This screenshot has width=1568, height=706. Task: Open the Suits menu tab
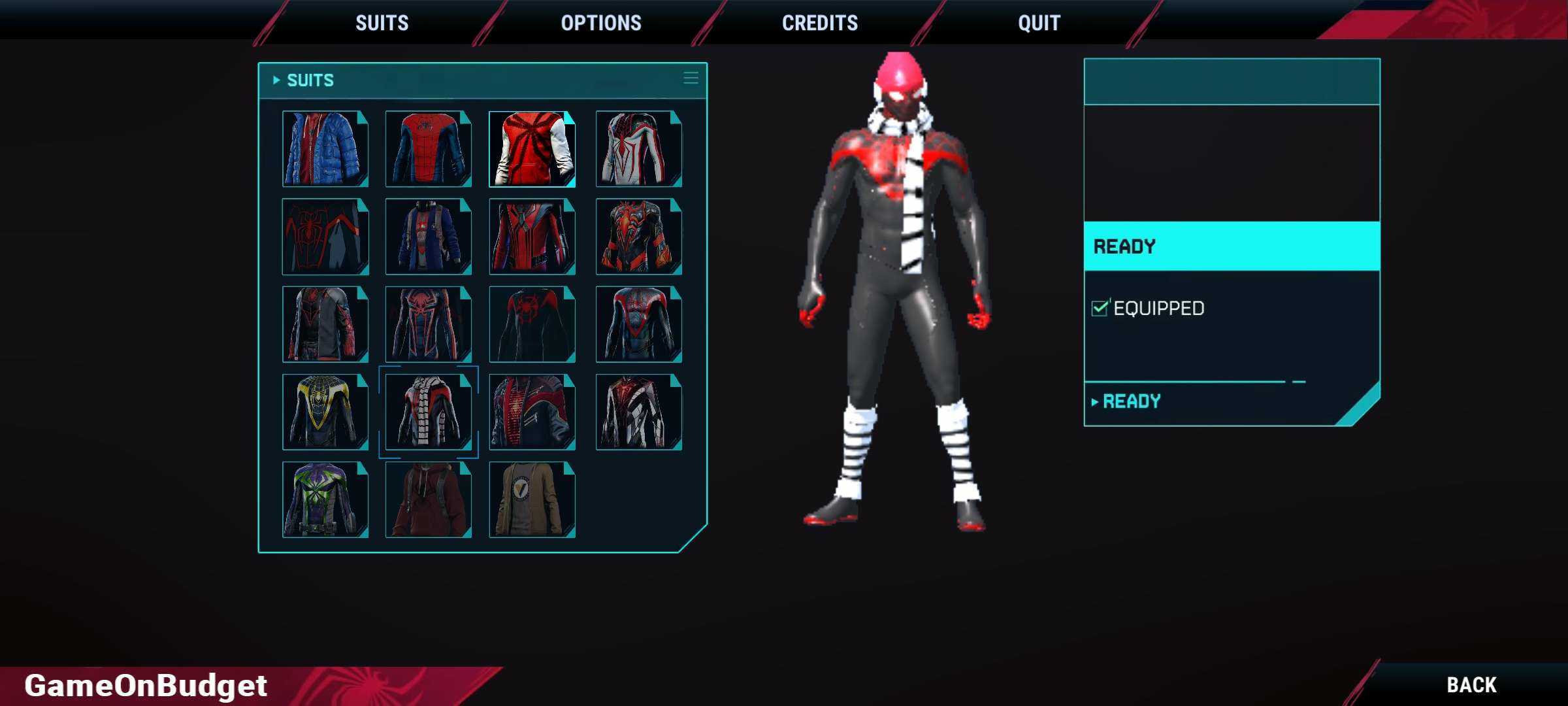click(x=382, y=23)
